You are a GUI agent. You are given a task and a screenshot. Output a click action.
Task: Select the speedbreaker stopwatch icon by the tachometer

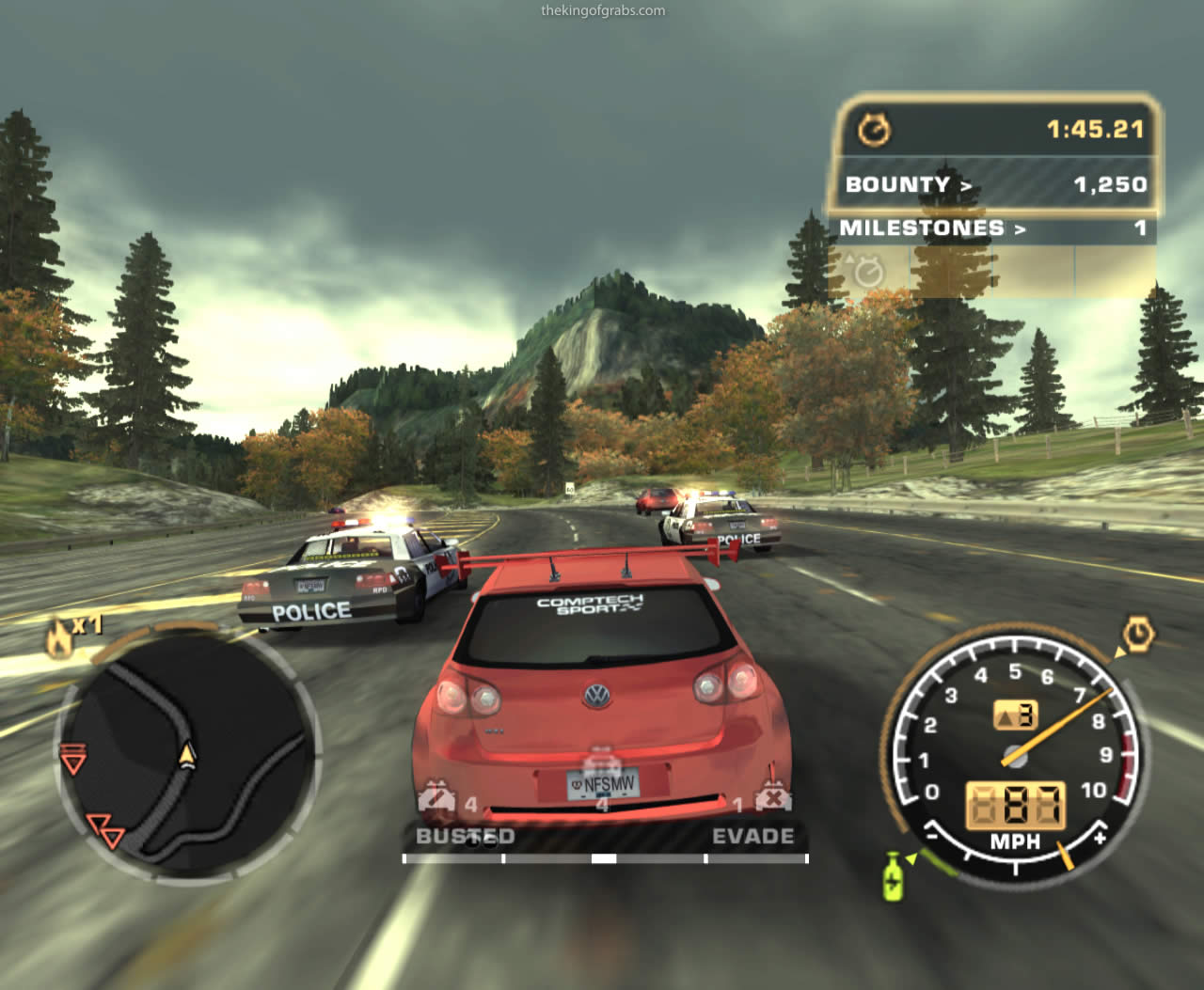(1139, 634)
